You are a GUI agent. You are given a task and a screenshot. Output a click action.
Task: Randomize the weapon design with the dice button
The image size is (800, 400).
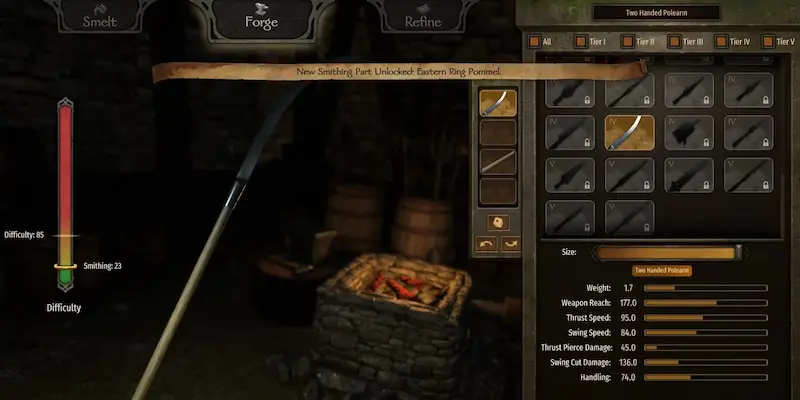coord(498,222)
